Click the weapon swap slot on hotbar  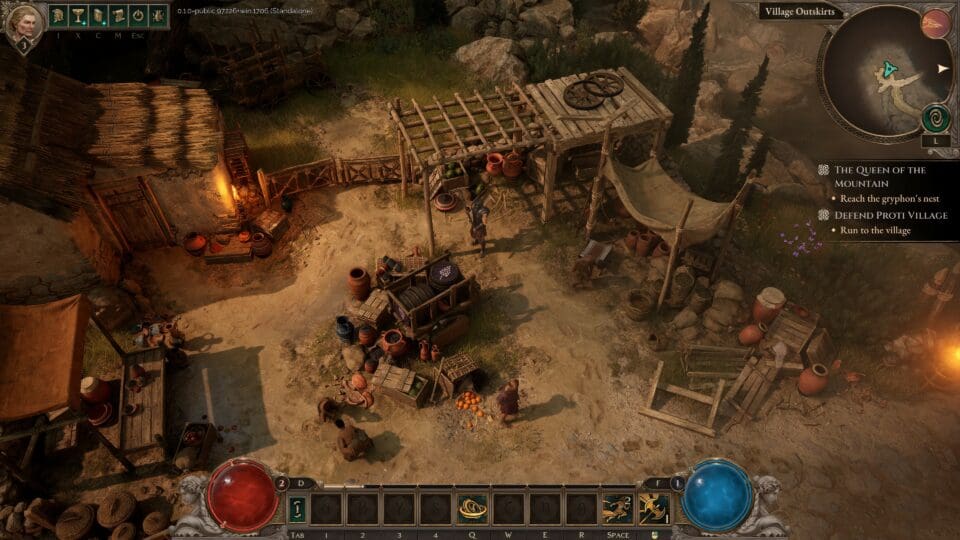click(x=297, y=510)
